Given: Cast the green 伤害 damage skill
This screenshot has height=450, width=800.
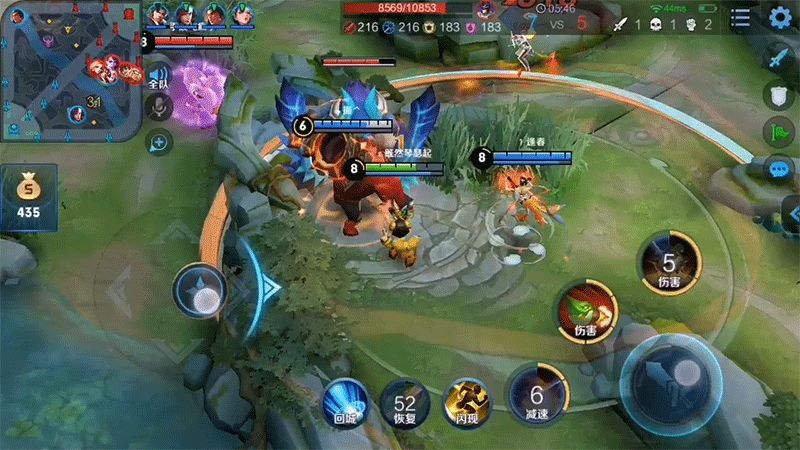Looking at the screenshot, I should coord(586,313).
